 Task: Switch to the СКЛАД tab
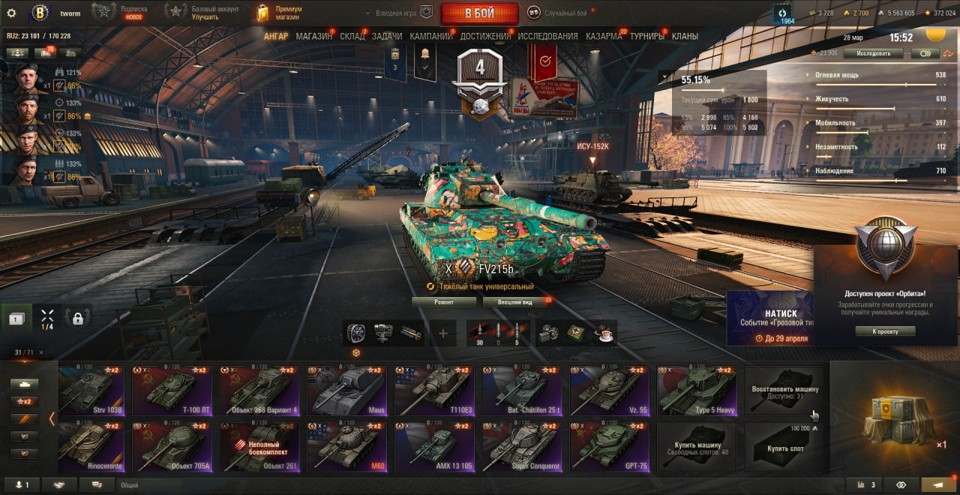(x=352, y=36)
